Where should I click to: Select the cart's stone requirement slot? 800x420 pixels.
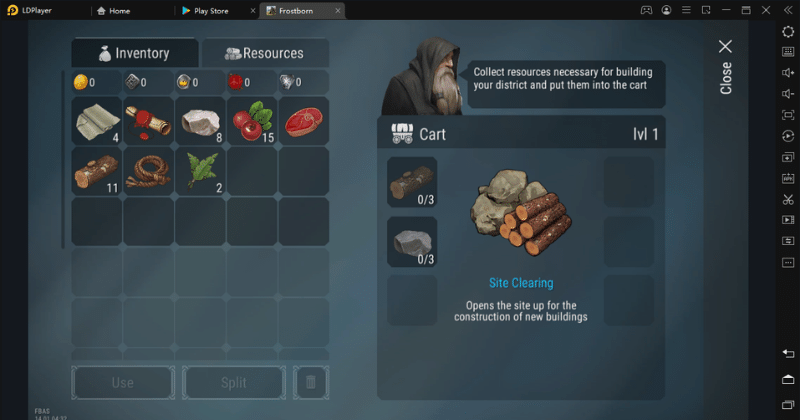[x=412, y=242]
